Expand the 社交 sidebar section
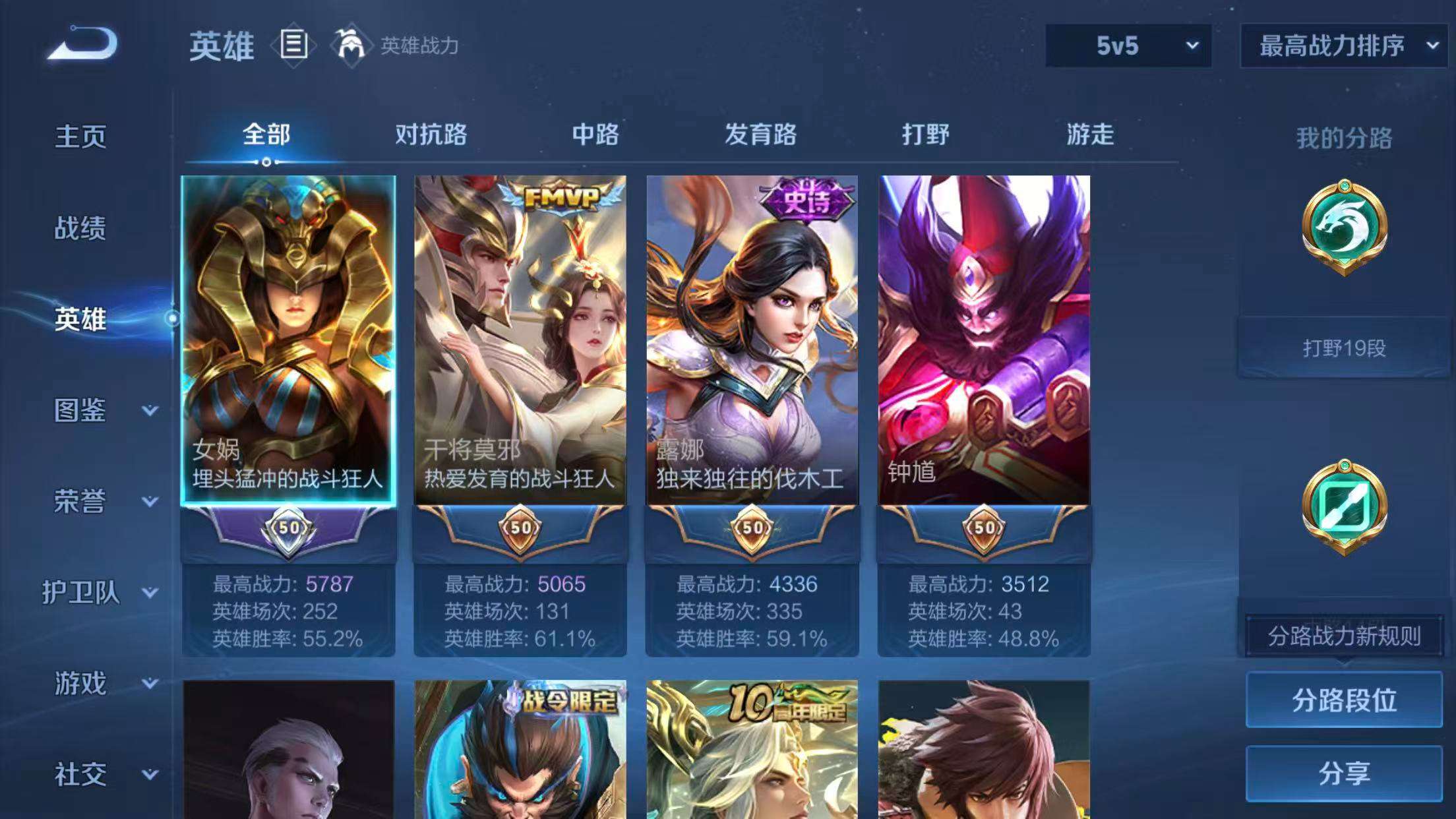The height and width of the screenshot is (819, 1456). click(x=79, y=776)
